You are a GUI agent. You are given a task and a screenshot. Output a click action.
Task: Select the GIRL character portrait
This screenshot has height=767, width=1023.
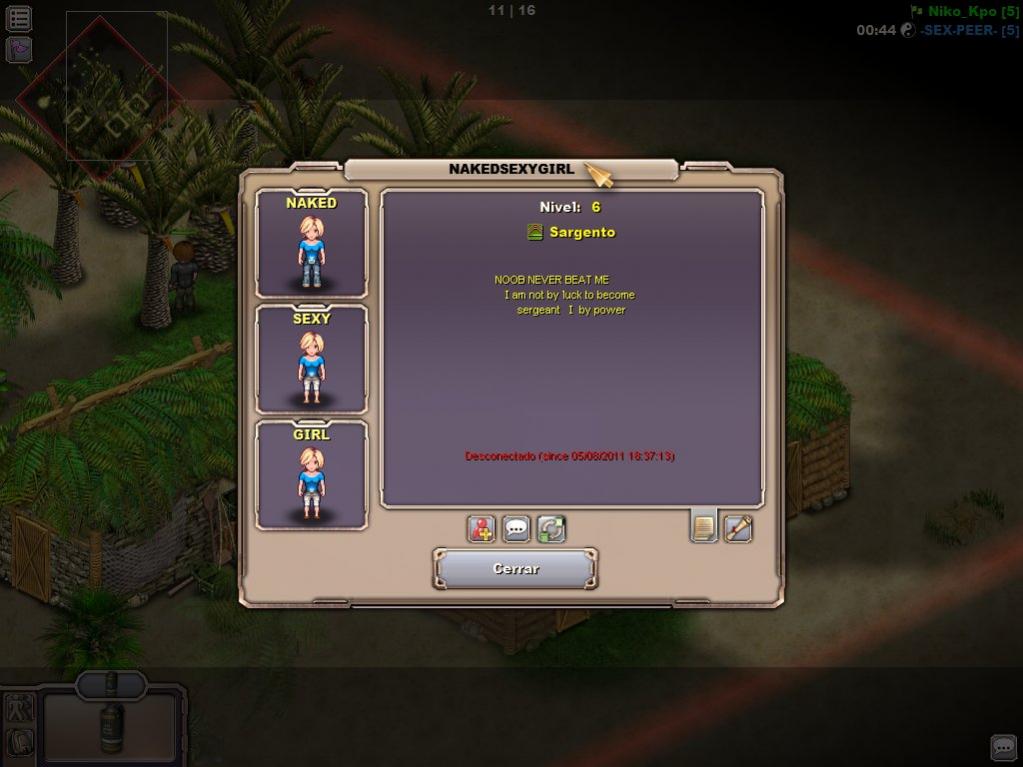[311, 476]
